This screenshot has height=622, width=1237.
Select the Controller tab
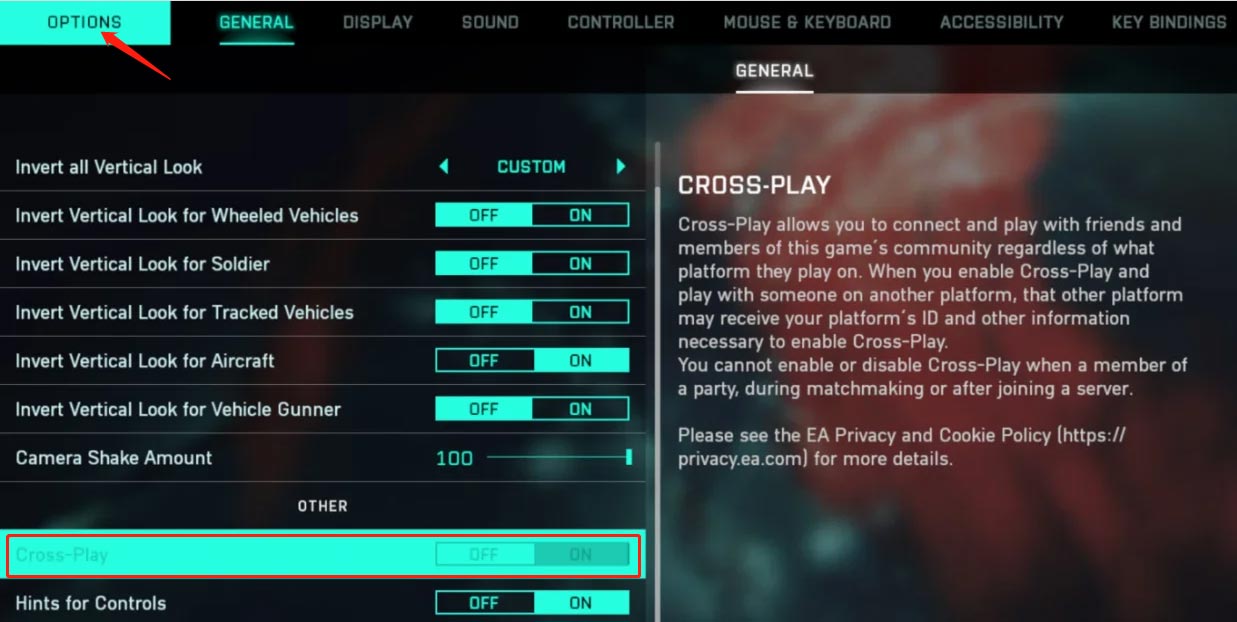click(x=621, y=22)
